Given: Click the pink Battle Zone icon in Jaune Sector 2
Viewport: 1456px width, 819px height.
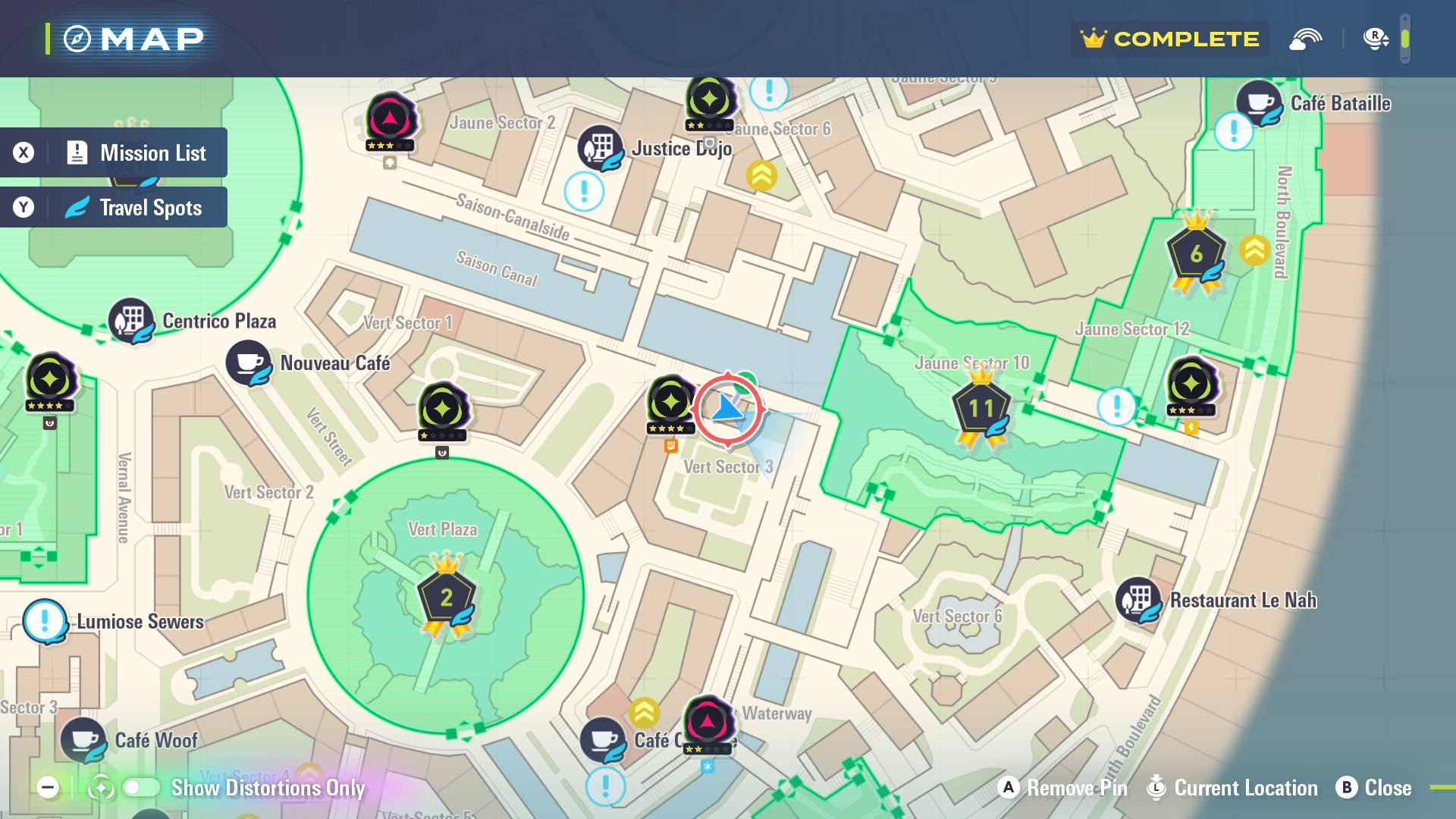Looking at the screenshot, I should click(x=391, y=118).
